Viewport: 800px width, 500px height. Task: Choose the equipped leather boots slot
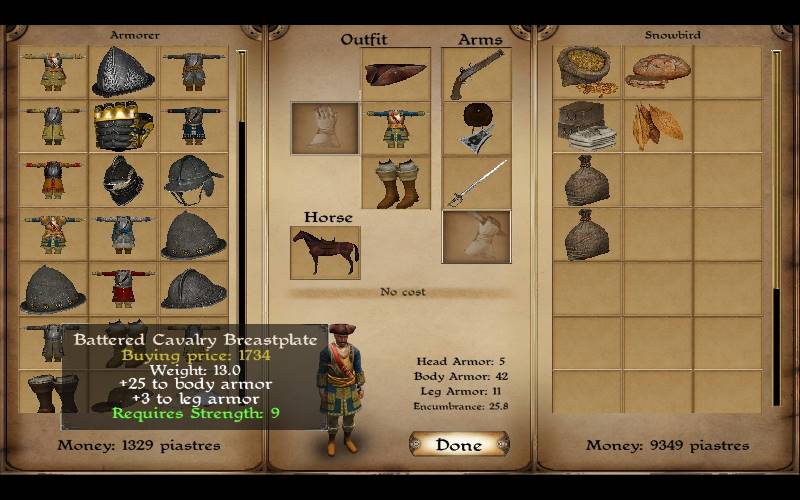[x=396, y=182]
